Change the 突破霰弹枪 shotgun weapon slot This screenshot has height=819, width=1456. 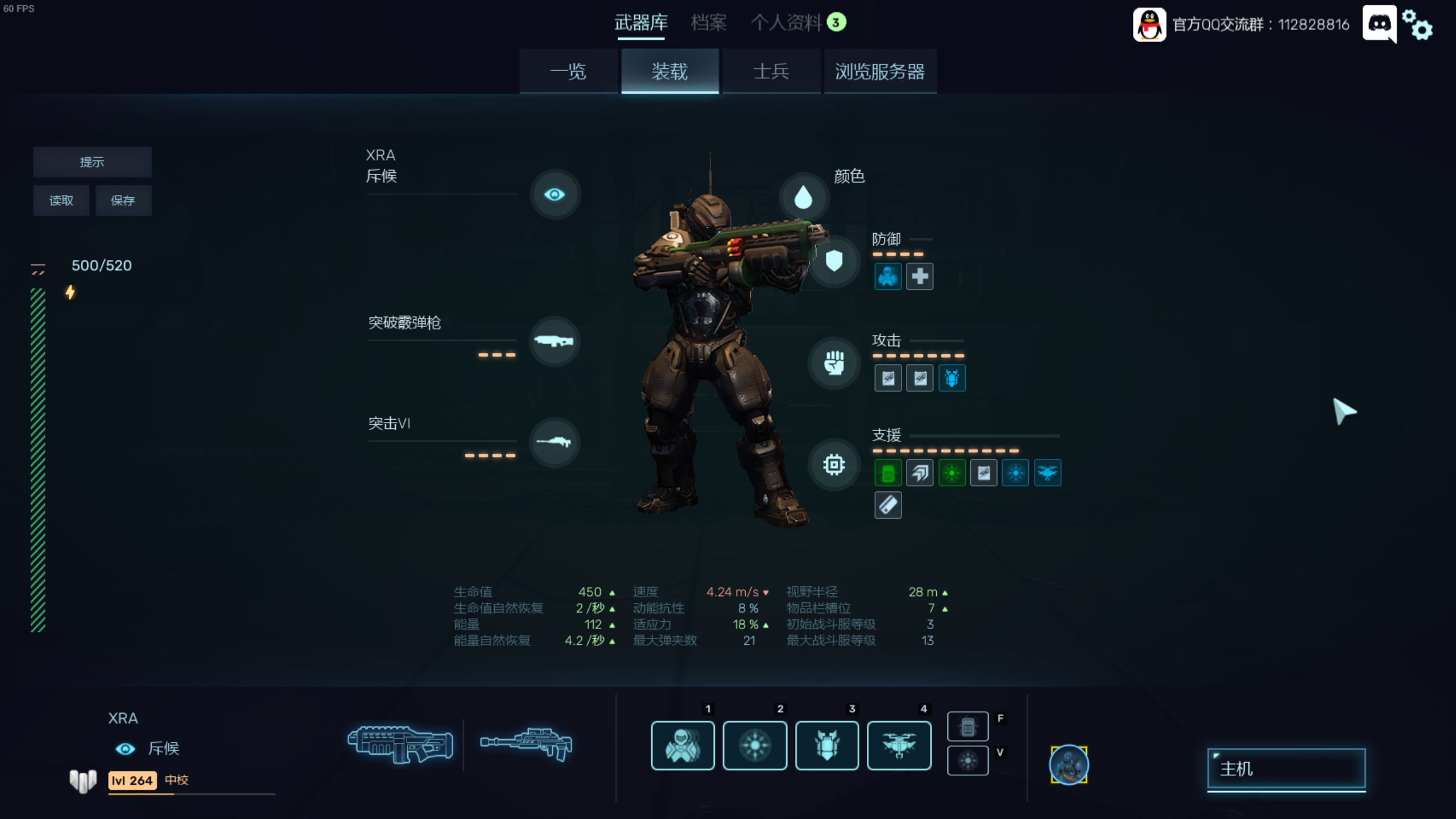[554, 341]
